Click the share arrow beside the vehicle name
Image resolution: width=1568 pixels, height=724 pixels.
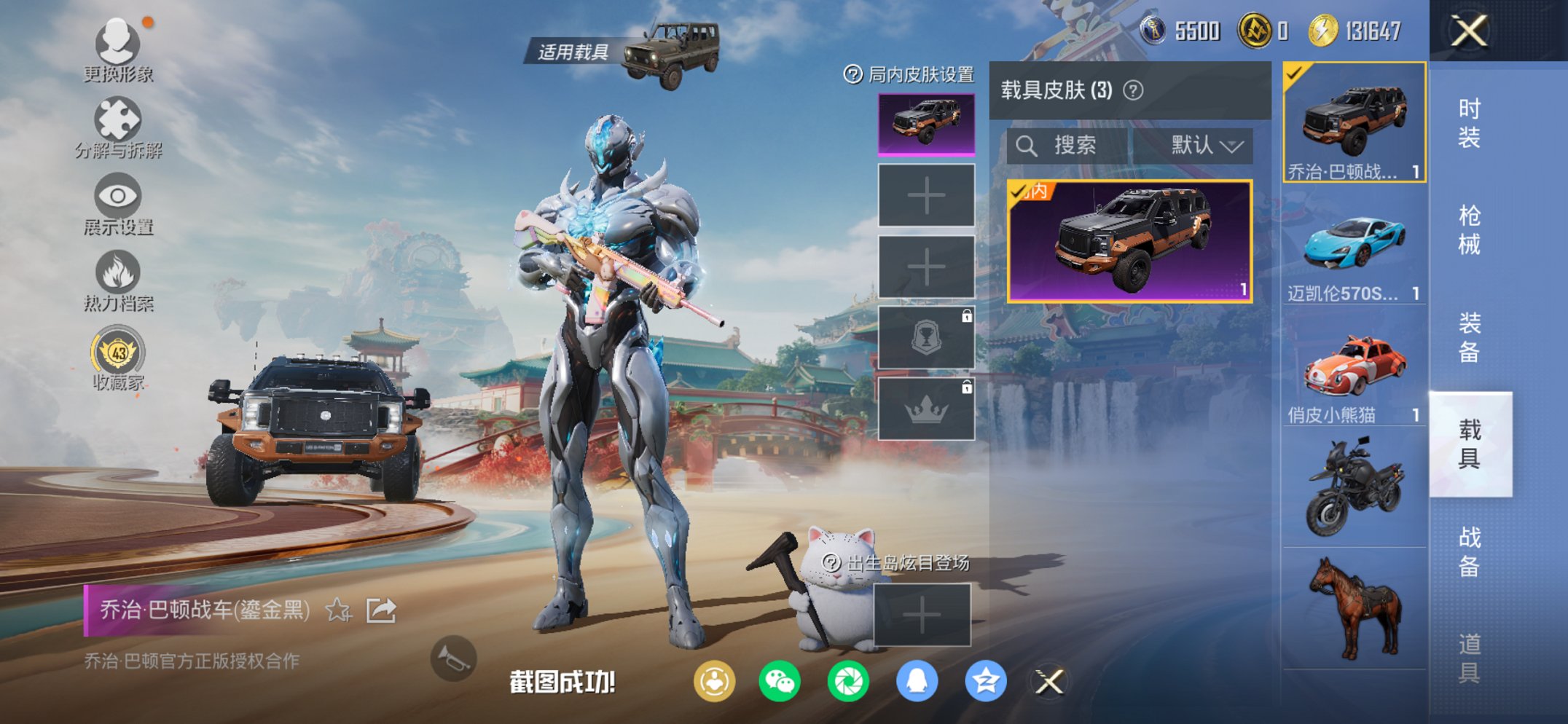[x=380, y=612]
